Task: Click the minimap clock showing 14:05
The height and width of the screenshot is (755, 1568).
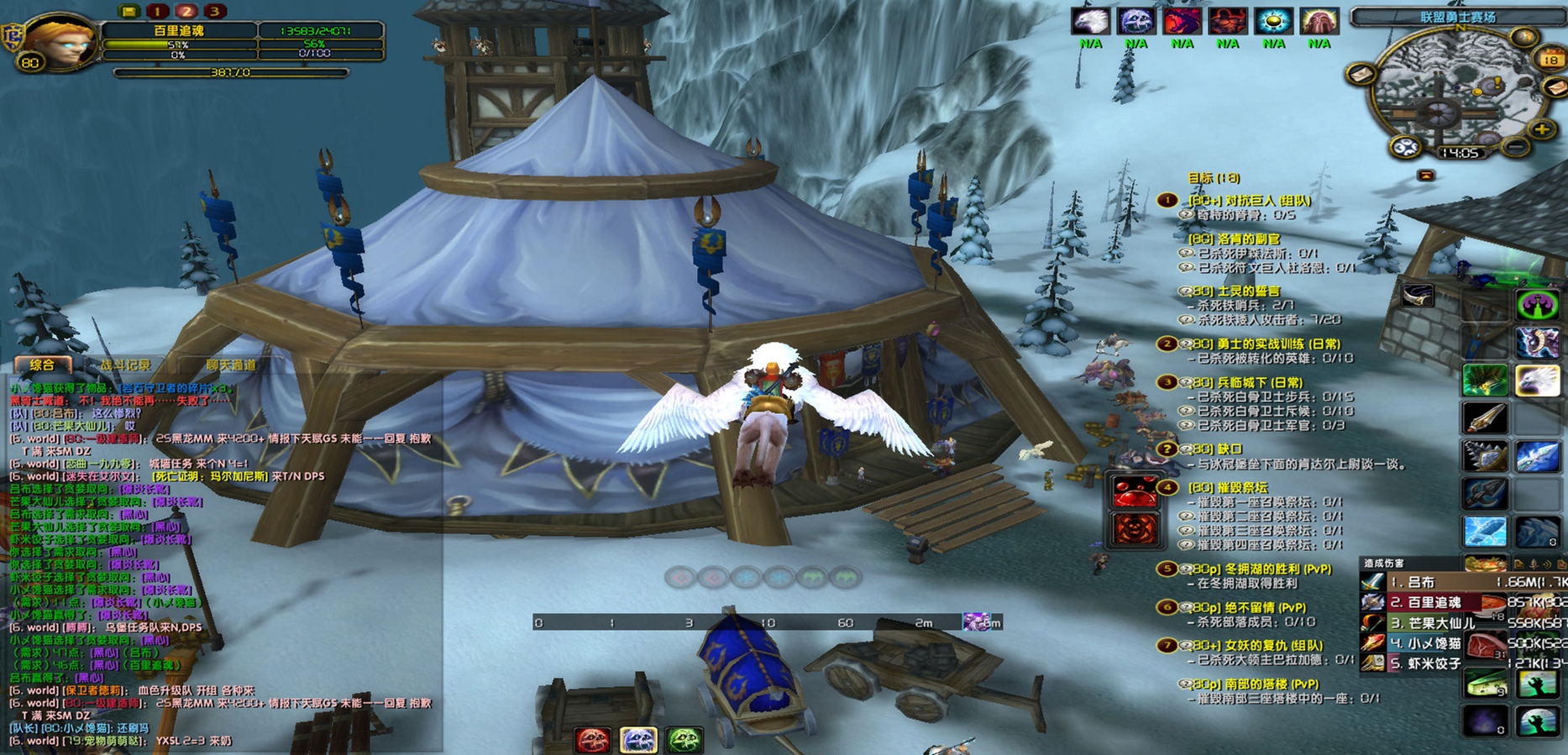Action: click(1459, 153)
